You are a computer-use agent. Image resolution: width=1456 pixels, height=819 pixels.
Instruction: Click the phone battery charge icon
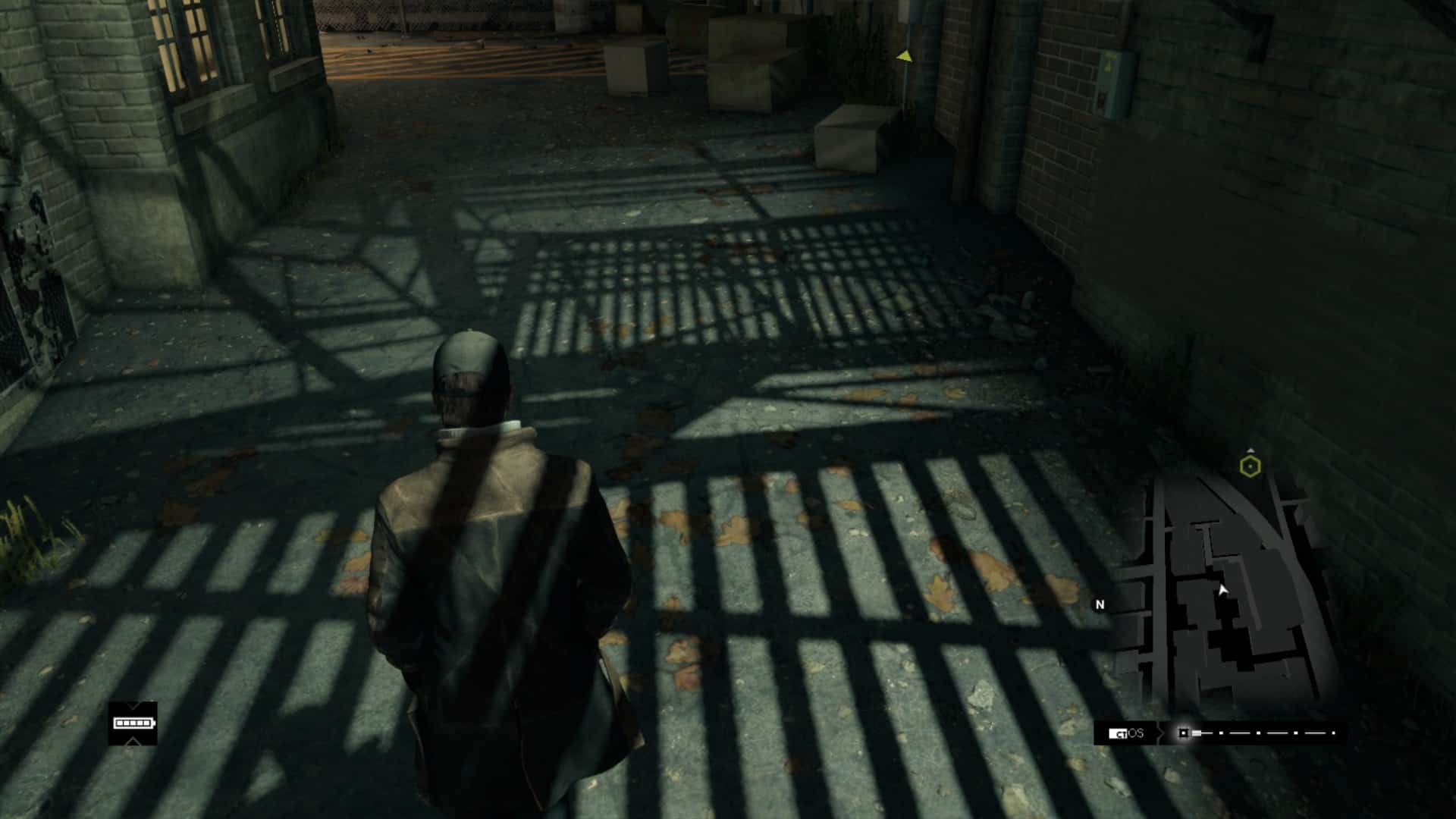tap(133, 723)
